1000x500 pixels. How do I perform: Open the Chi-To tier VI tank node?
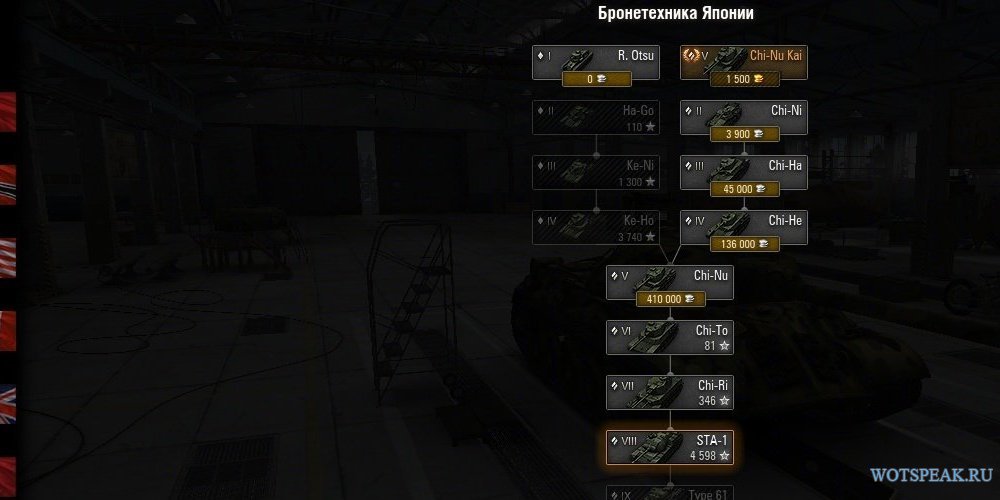670,337
